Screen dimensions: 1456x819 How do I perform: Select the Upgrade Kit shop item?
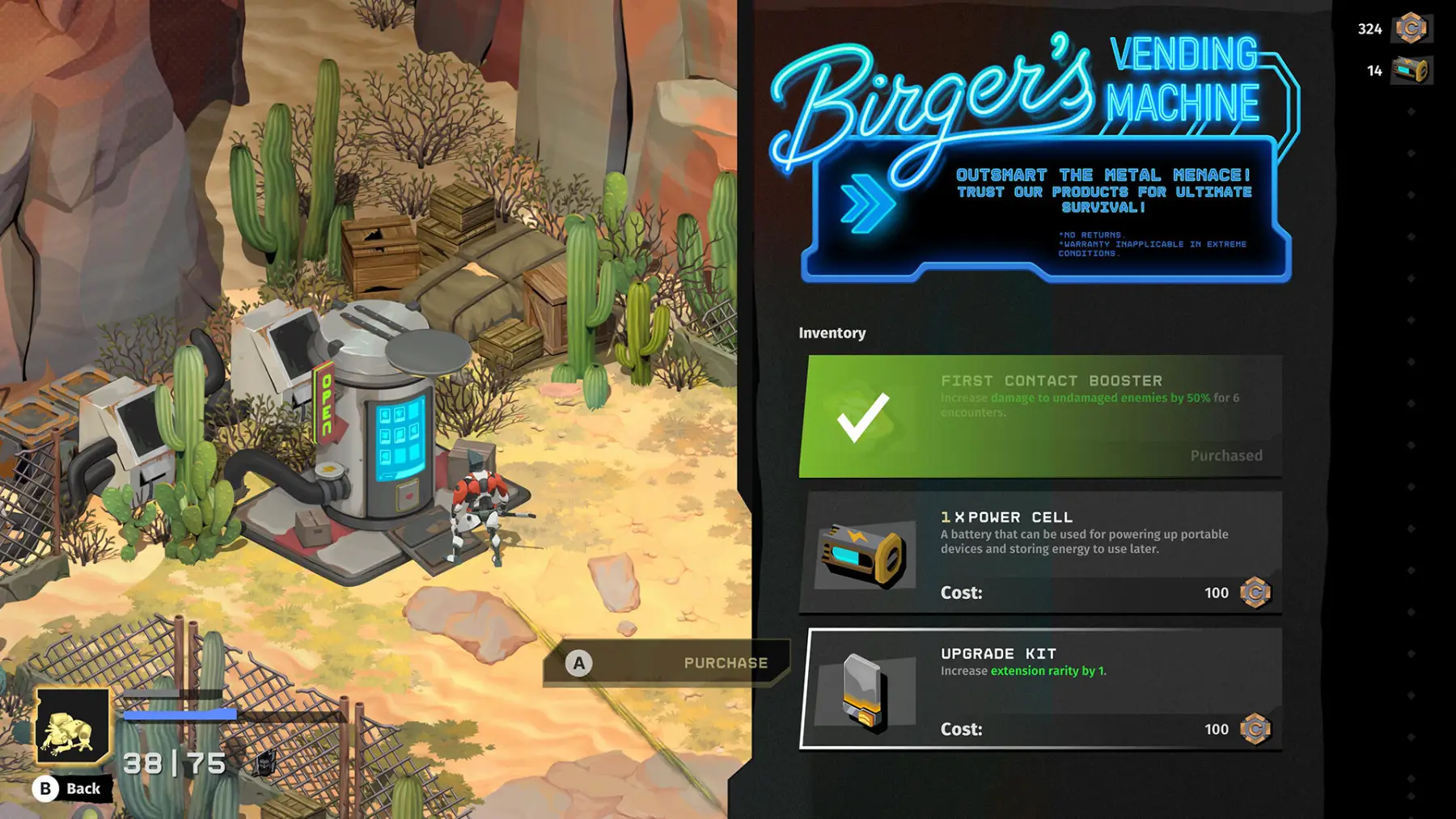(x=1040, y=689)
